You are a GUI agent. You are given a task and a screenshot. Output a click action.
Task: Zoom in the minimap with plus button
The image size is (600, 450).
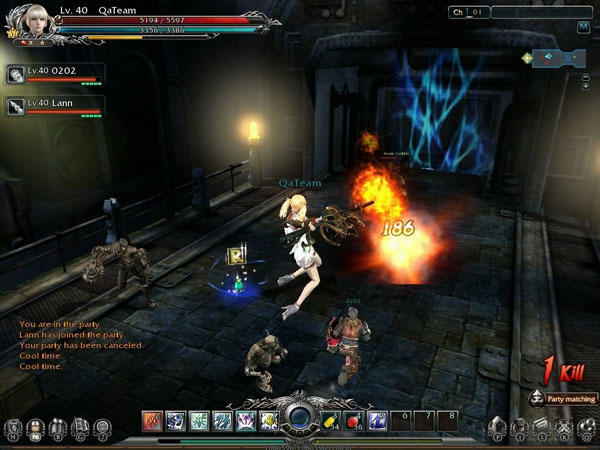click(x=586, y=87)
